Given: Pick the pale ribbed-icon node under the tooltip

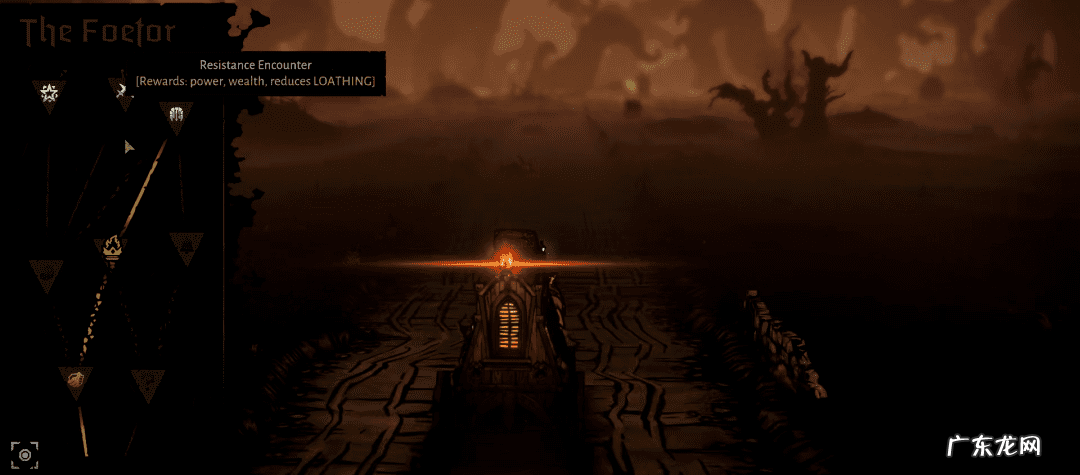Looking at the screenshot, I should (177, 115).
